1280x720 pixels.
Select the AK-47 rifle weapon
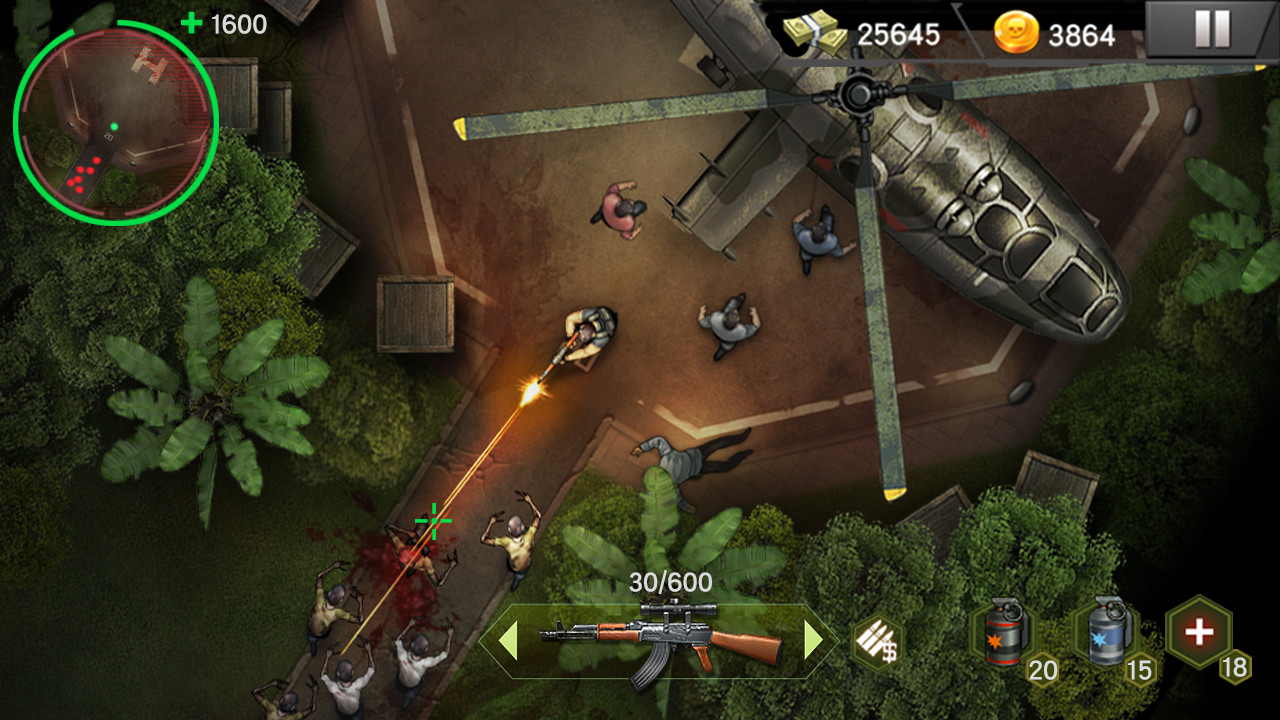(660, 638)
